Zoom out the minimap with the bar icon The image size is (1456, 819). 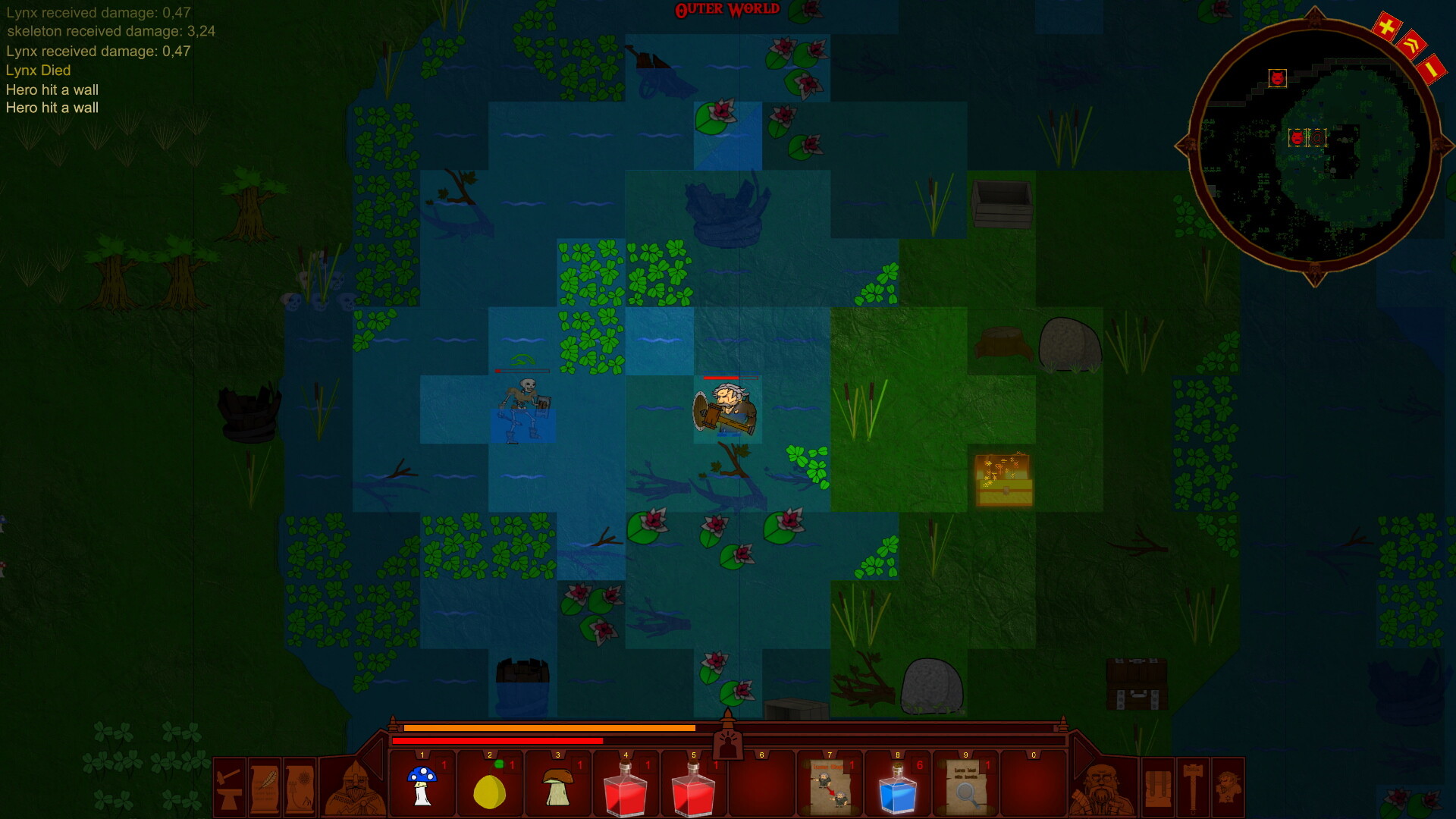point(1431,70)
